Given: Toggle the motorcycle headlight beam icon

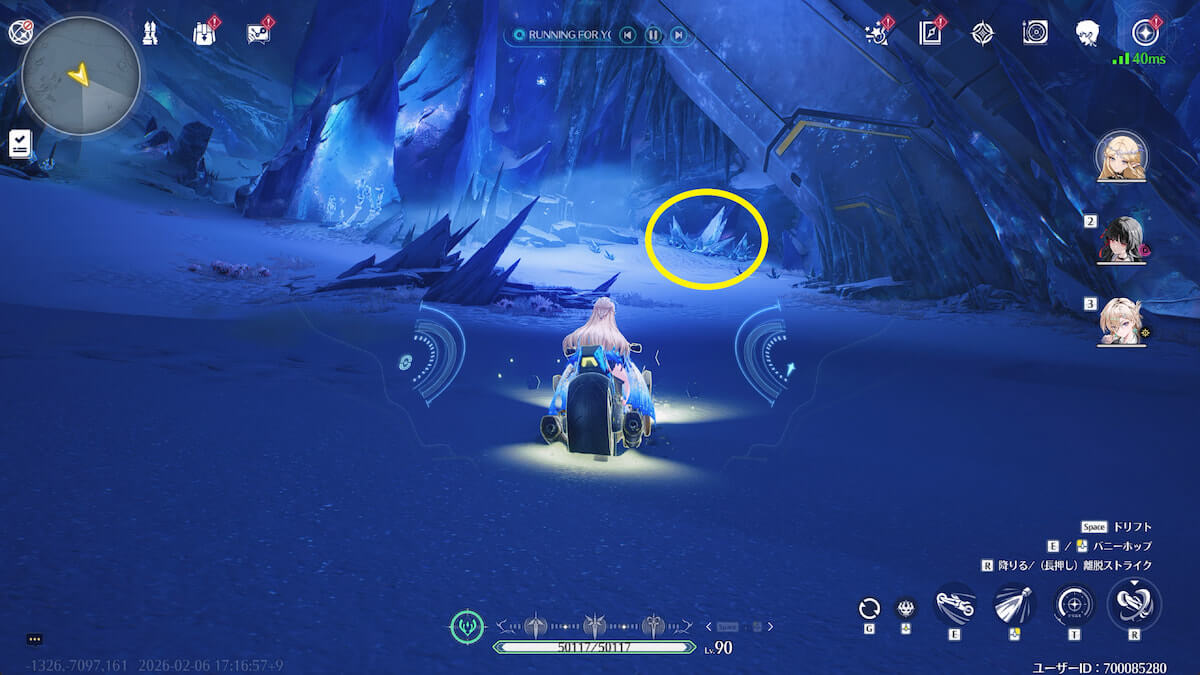Looking at the screenshot, I should (x=1014, y=605).
